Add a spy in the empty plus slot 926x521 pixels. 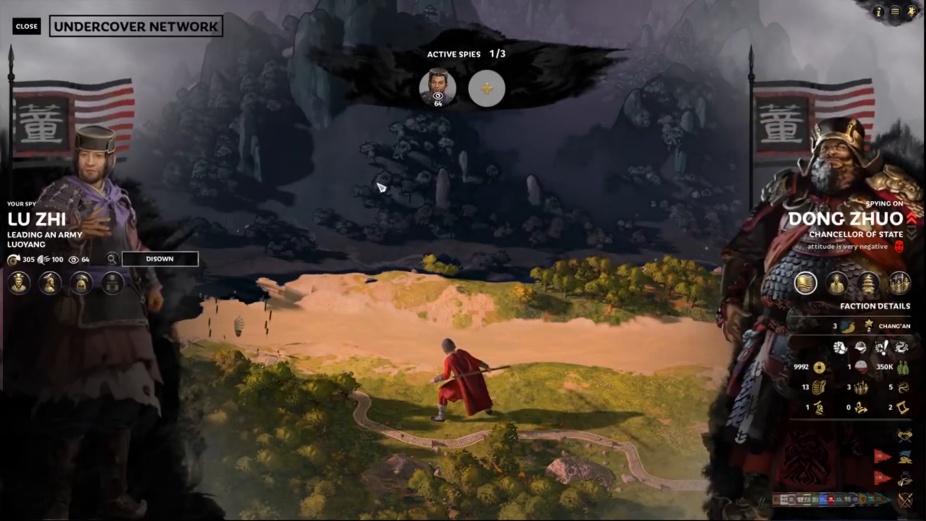(486, 88)
